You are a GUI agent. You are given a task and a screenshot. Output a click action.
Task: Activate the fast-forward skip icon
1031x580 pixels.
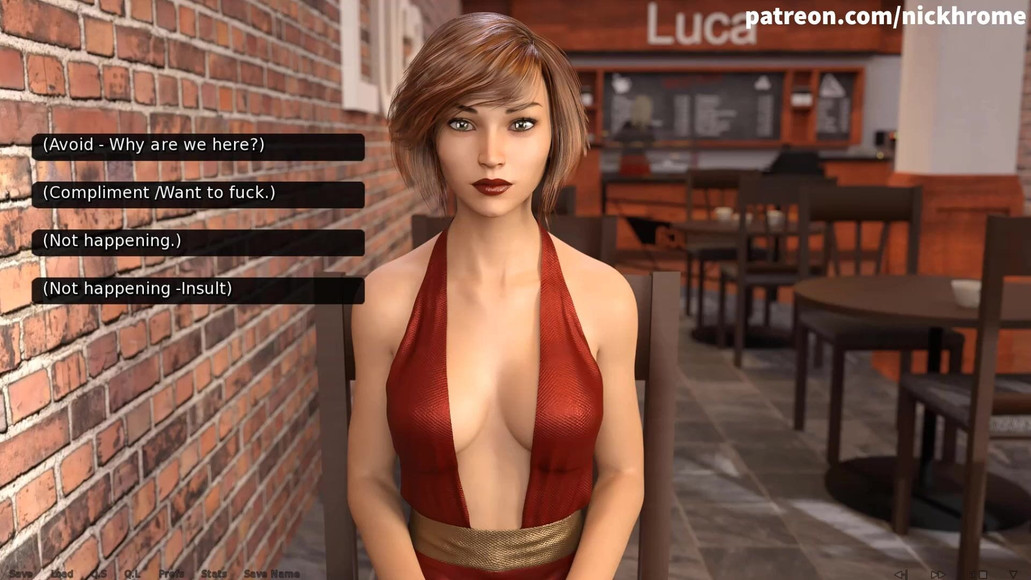tap(937, 574)
